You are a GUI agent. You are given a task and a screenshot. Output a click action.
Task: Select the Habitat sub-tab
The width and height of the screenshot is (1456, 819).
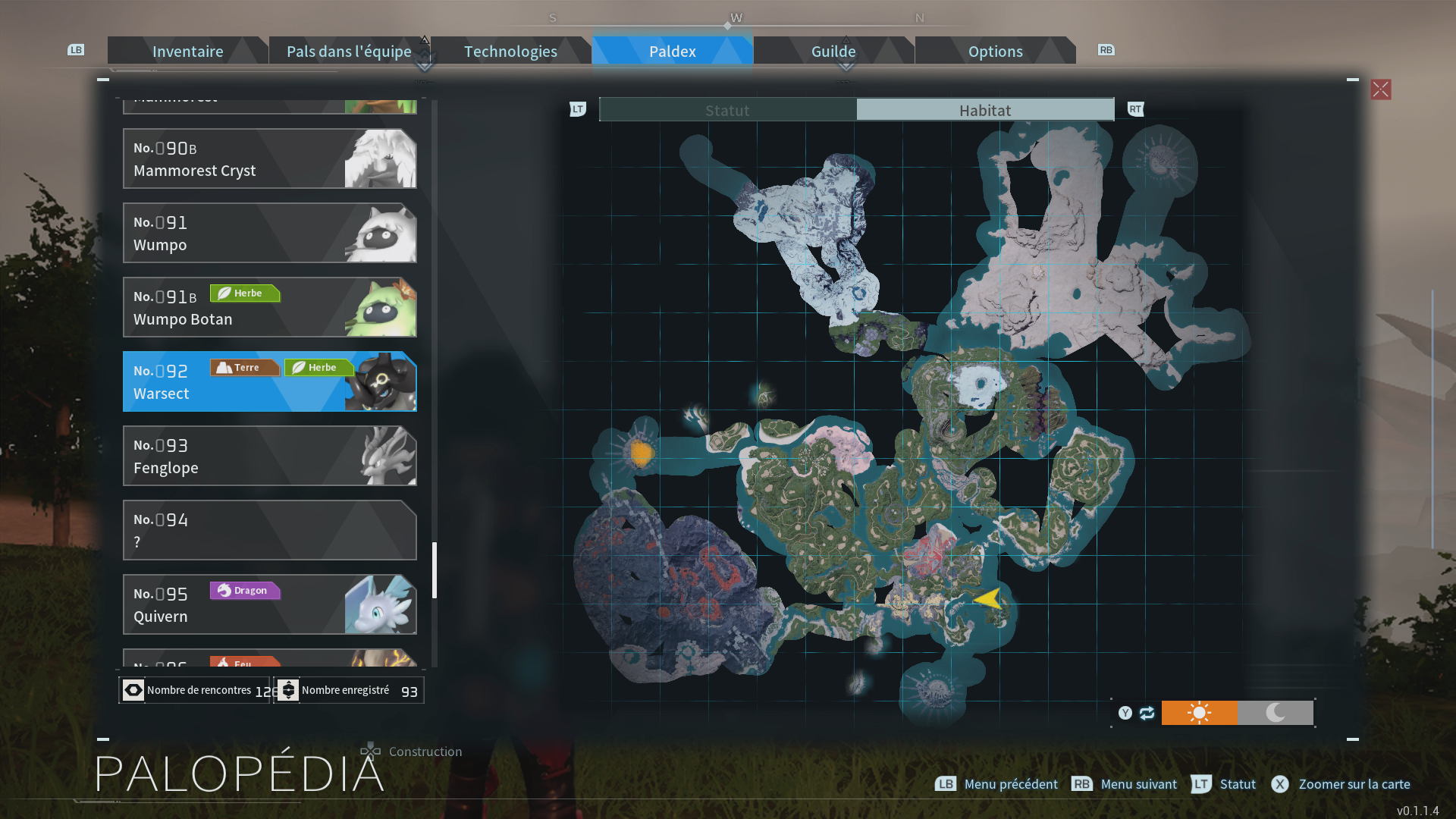pos(985,110)
